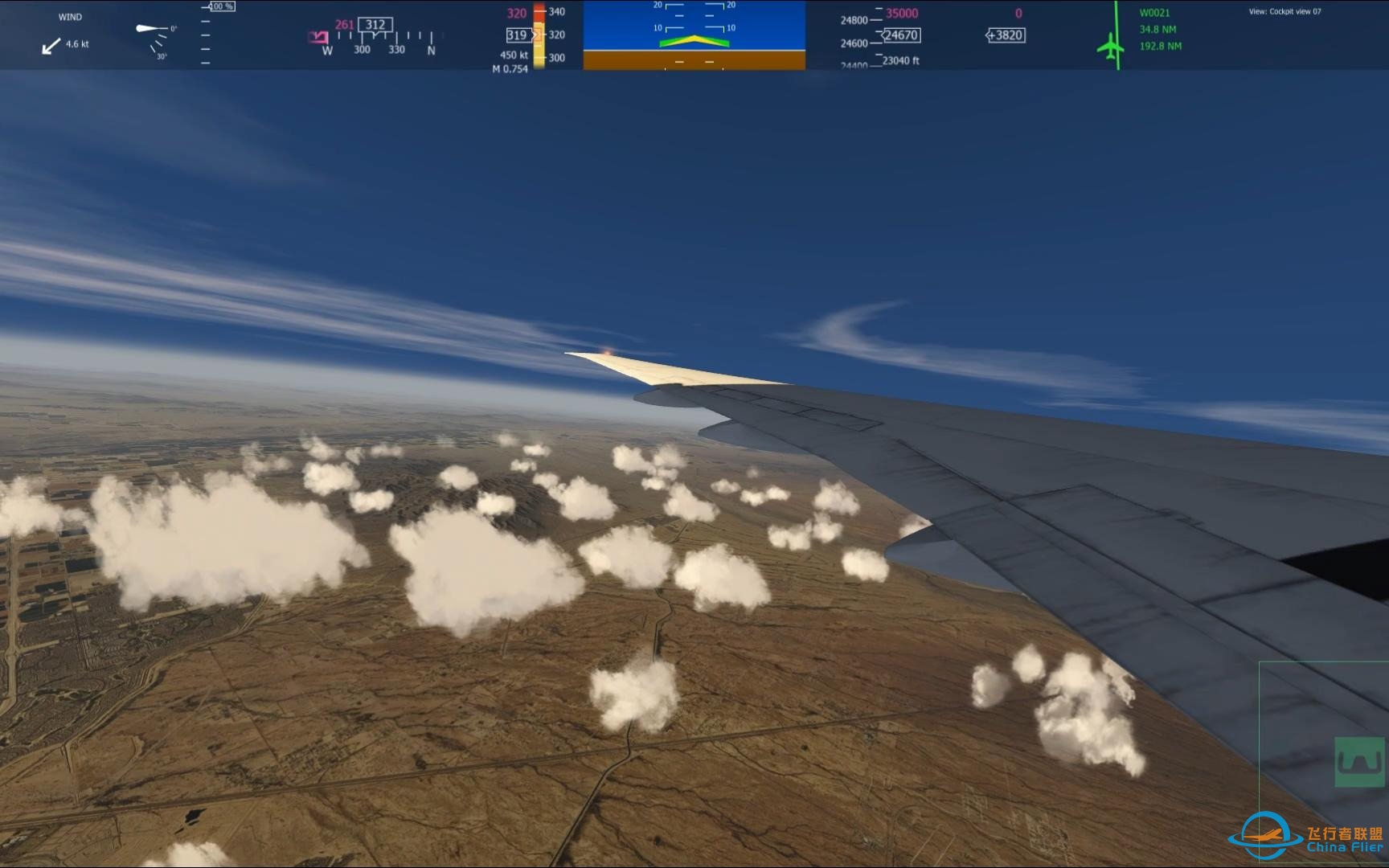Click the altitude readout box 24670
The width and height of the screenshot is (1389, 868).
pos(901,35)
